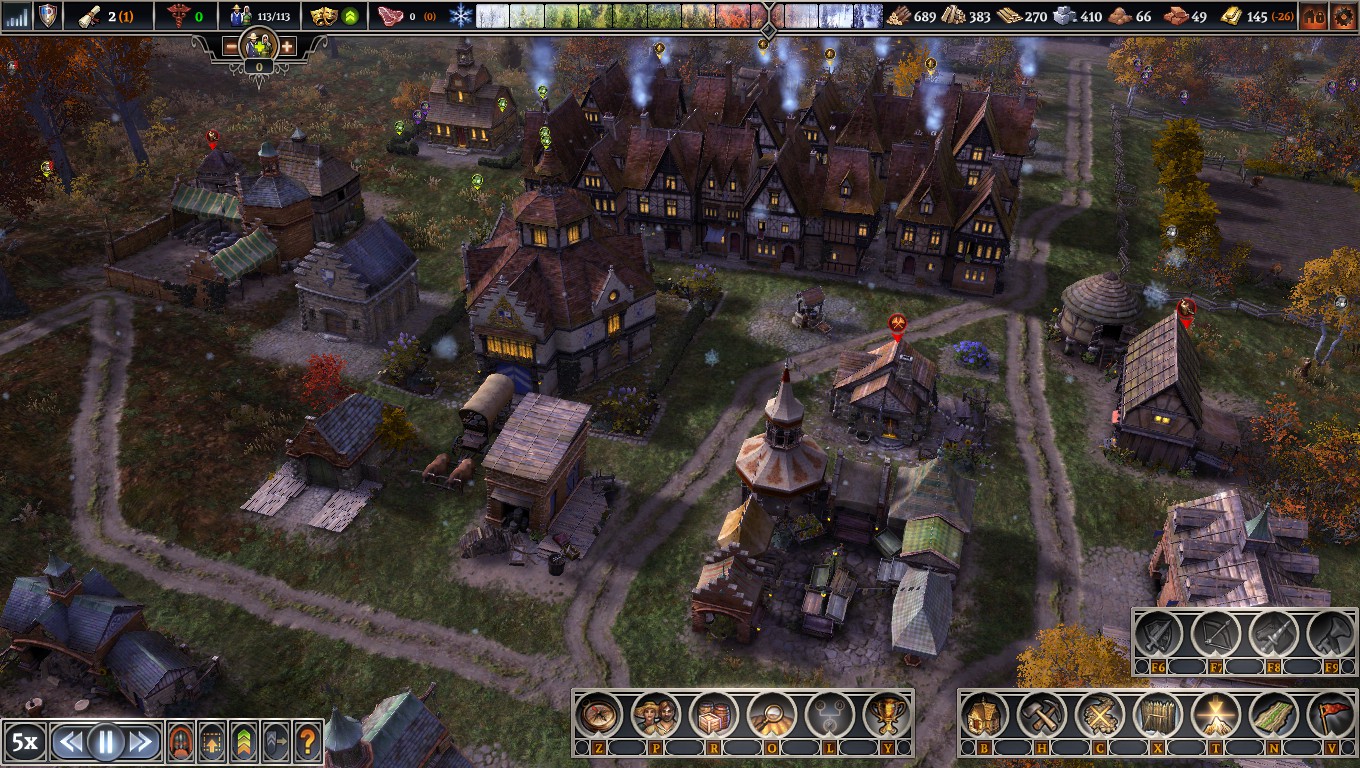Click the green chevrons upgrade icon
Viewport: 1360px width, 768px height.
point(245,741)
